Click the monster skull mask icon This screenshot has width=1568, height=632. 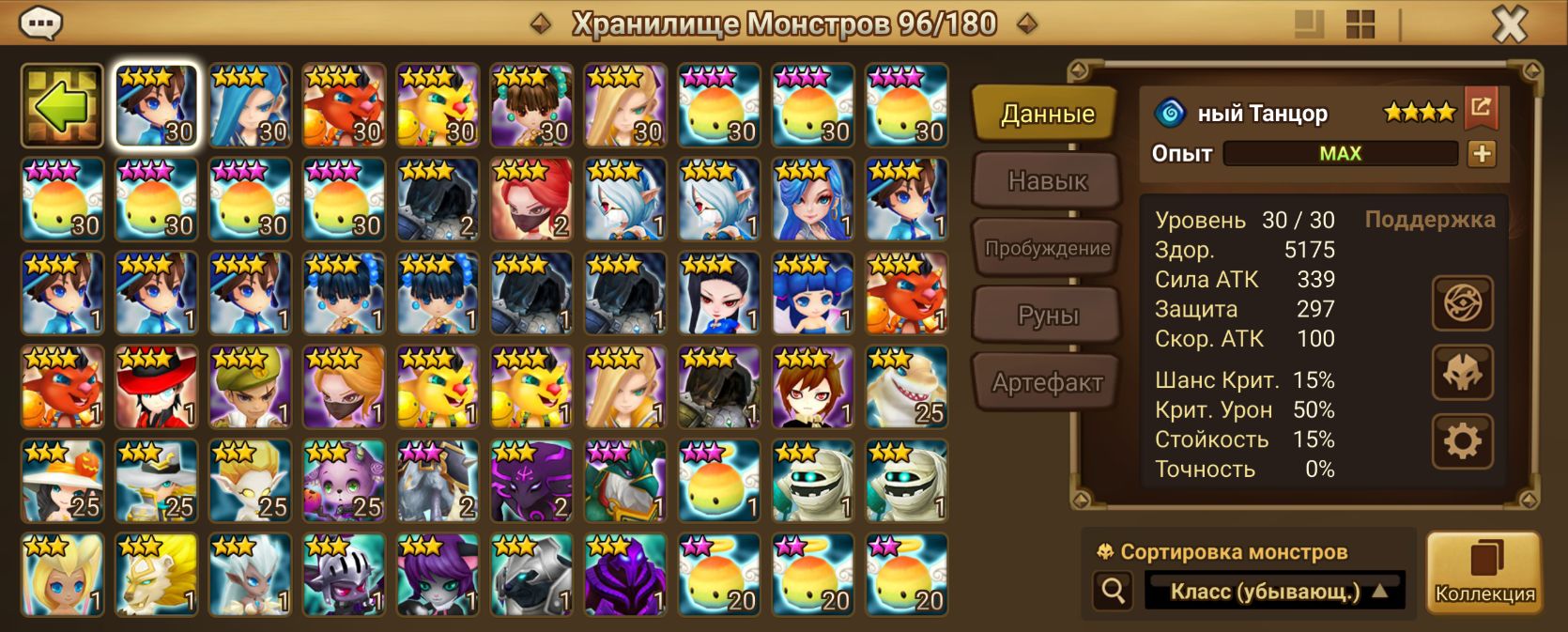point(1462,373)
